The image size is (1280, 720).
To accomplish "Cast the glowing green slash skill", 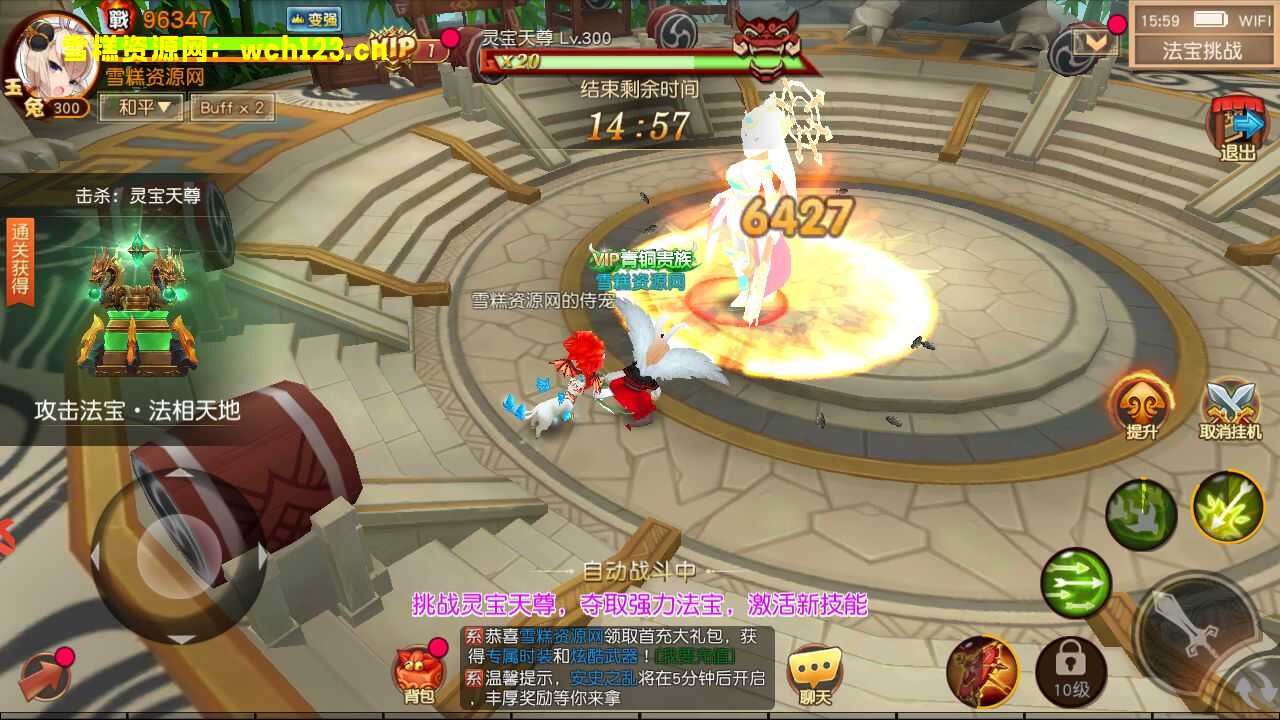I will [x=1228, y=507].
